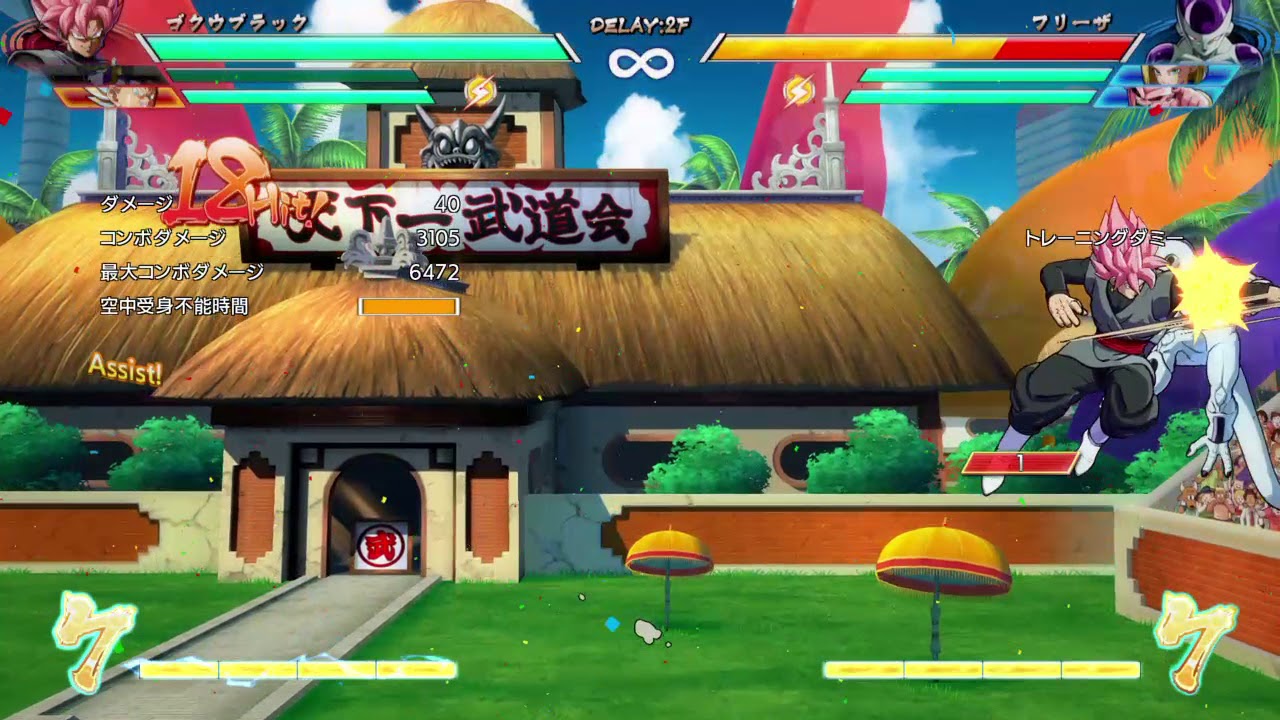The height and width of the screenshot is (720, 1280).
Task: Activate the right Sparking lightning icon
Action: point(800,89)
